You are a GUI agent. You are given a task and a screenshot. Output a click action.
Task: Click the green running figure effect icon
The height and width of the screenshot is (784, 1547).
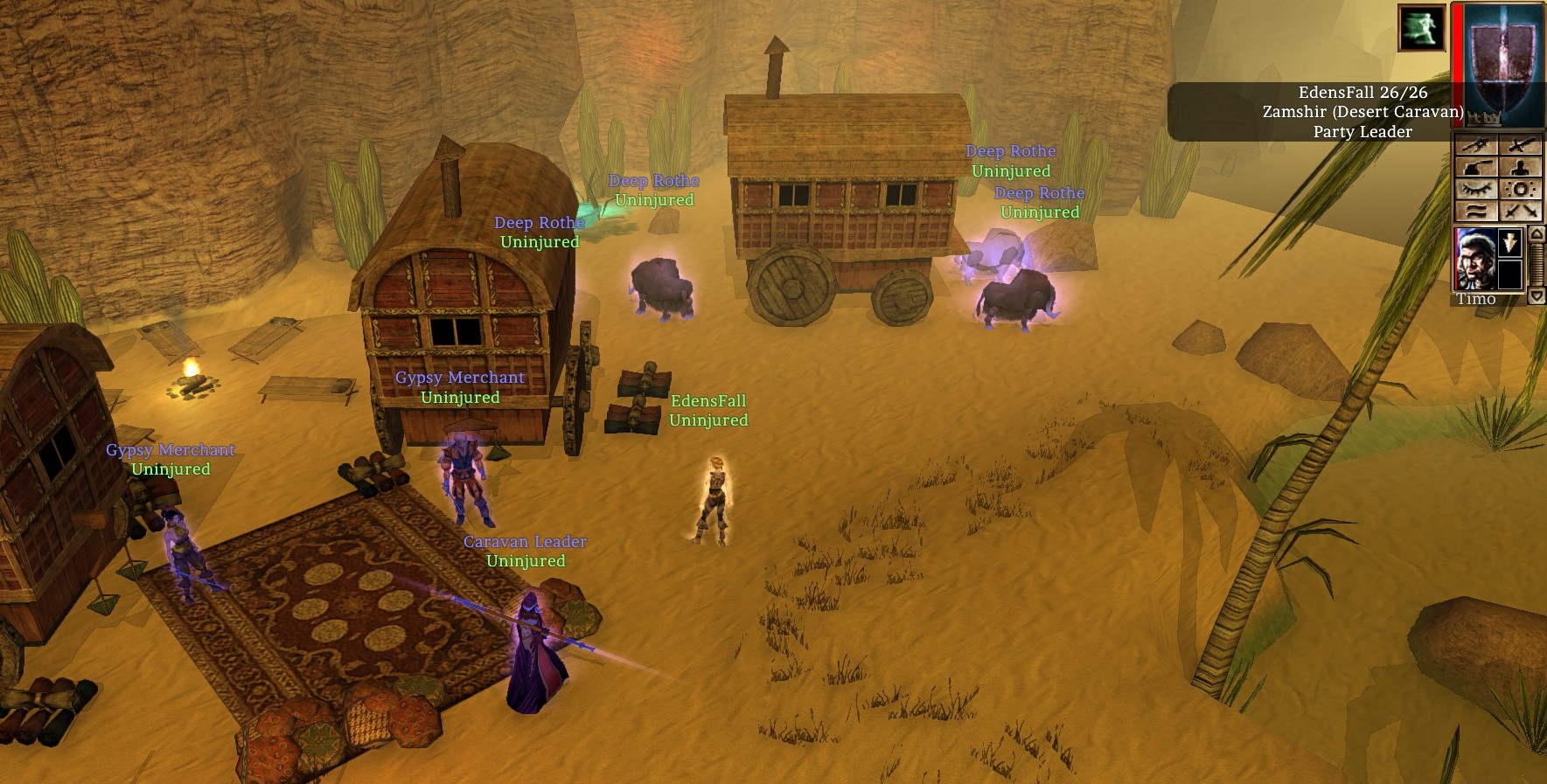(1421, 28)
